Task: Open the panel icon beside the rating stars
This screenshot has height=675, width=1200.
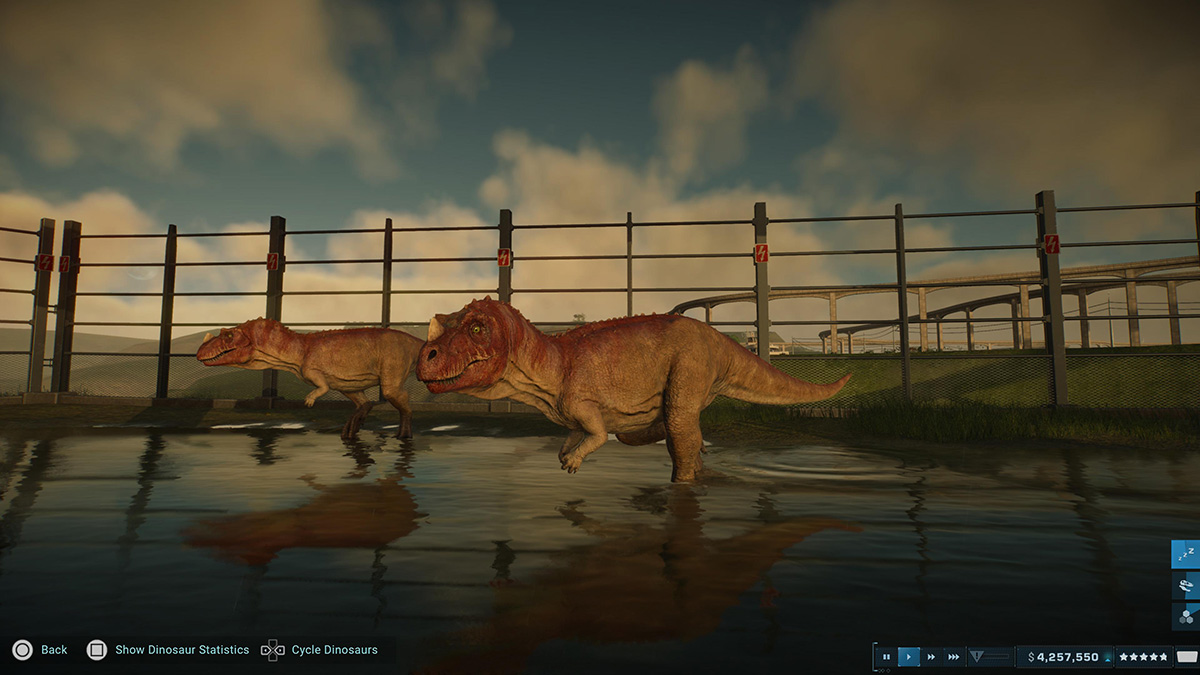Action: pyautogui.click(x=1187, y=657)
